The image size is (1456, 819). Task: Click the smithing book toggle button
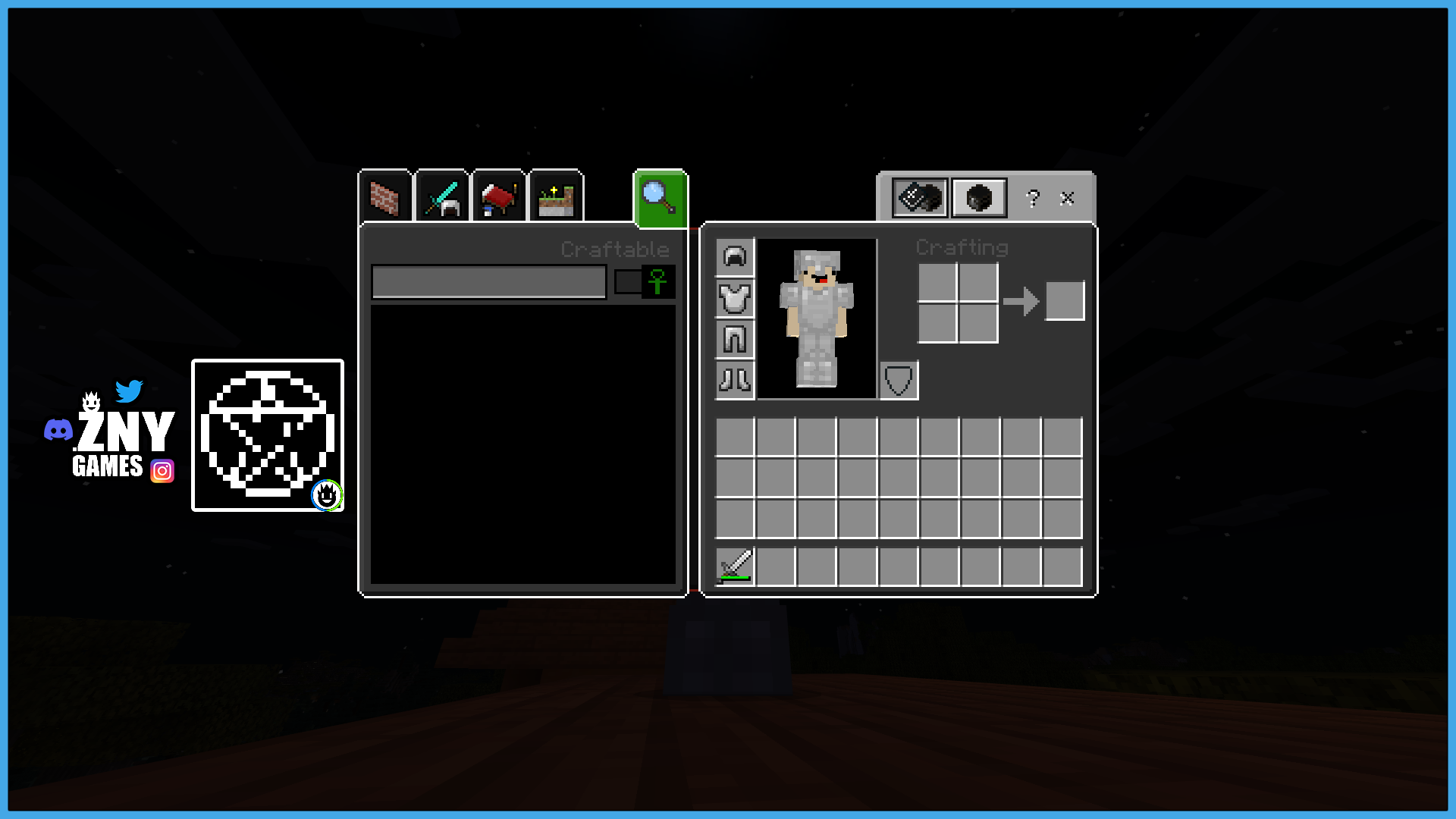[x=919, y=198]
